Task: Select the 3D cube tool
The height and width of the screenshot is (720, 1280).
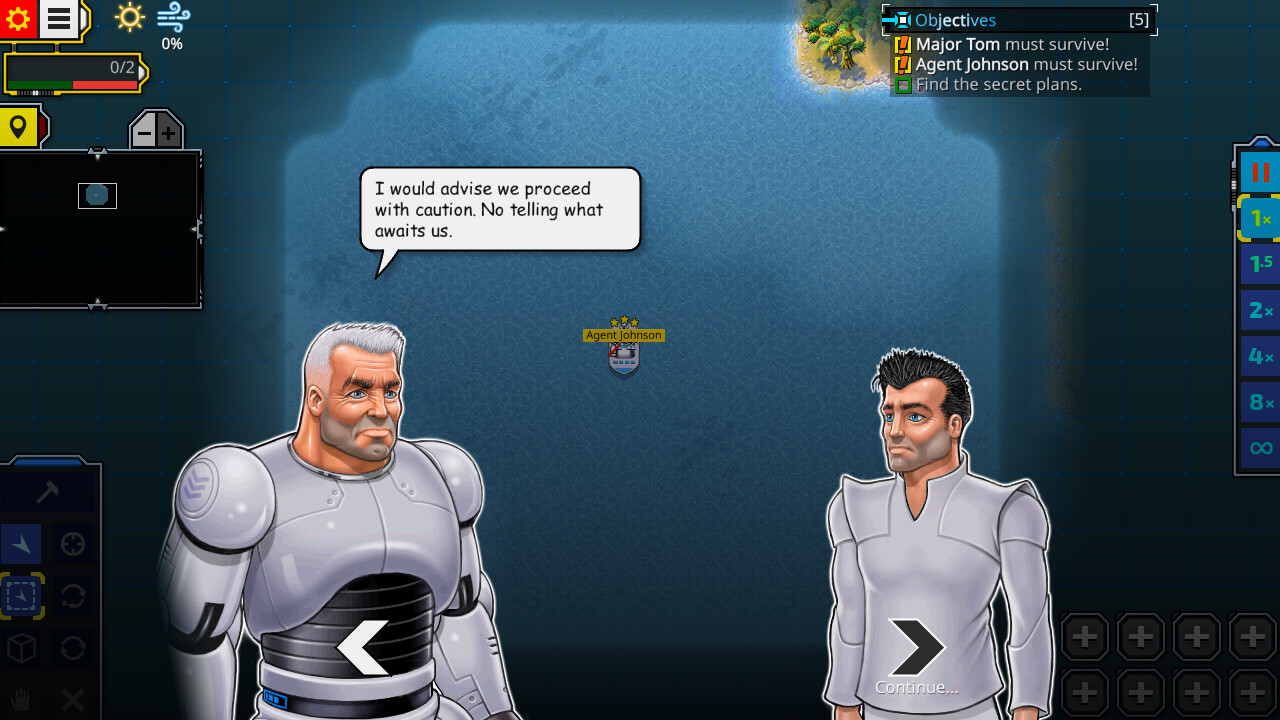Action: 21,648
